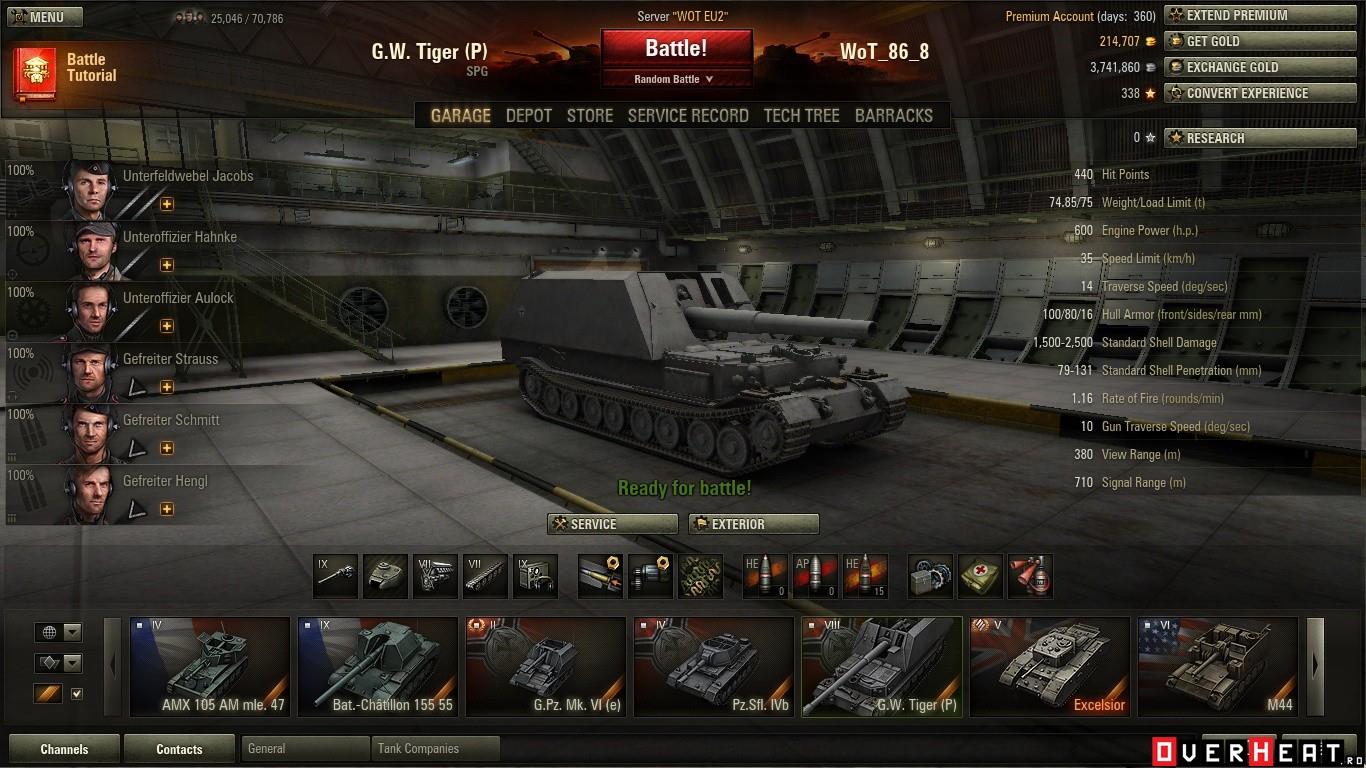Select the Bat.-Châtillon 155 55 tank
The height and width of the screenshot is (768, 1366).
(379, 666)
